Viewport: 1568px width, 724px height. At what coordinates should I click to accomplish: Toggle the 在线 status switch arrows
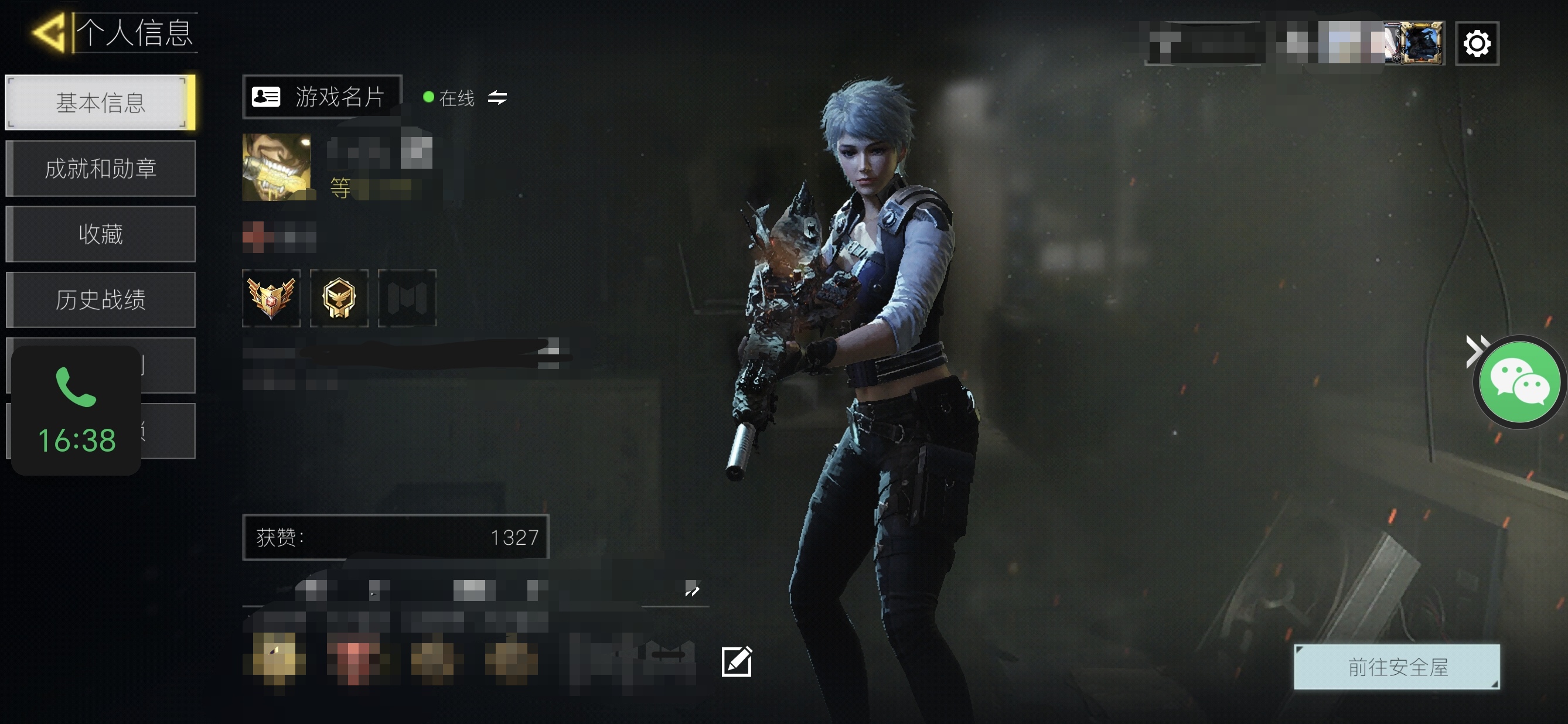click(497, 97)
